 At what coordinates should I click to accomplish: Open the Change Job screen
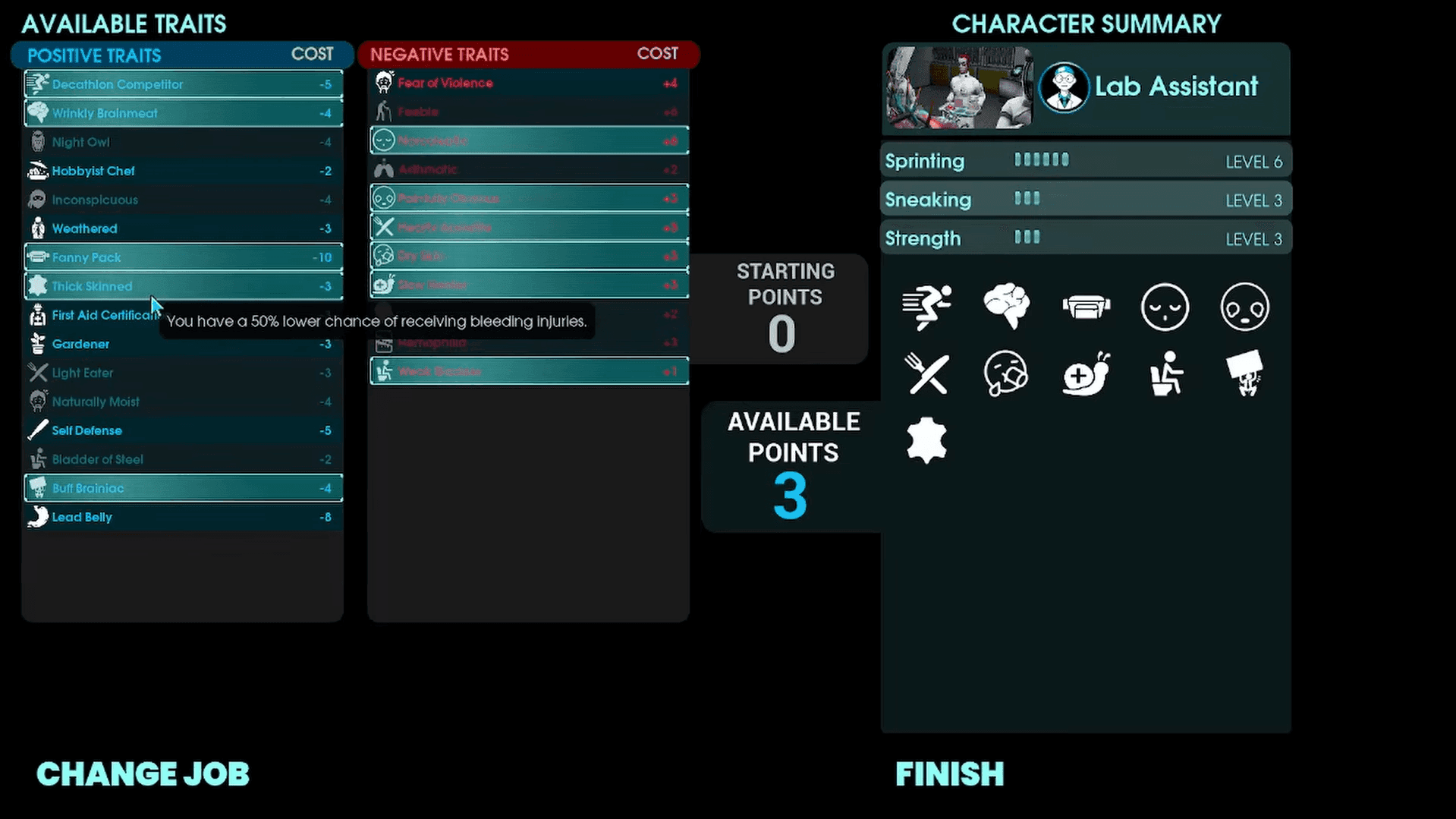pyautogui.click(x=143, y=774)
